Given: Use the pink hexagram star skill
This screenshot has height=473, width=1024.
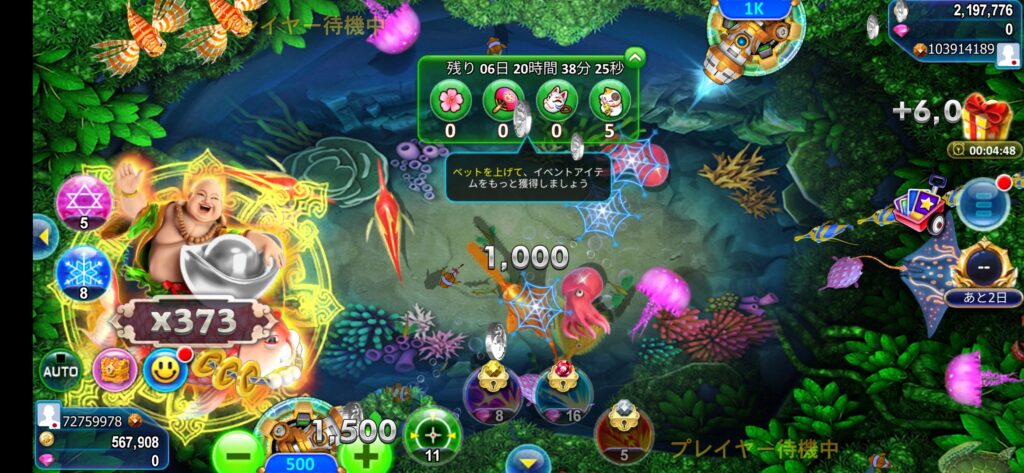Looking at the screenshot, I should (83, 201).
